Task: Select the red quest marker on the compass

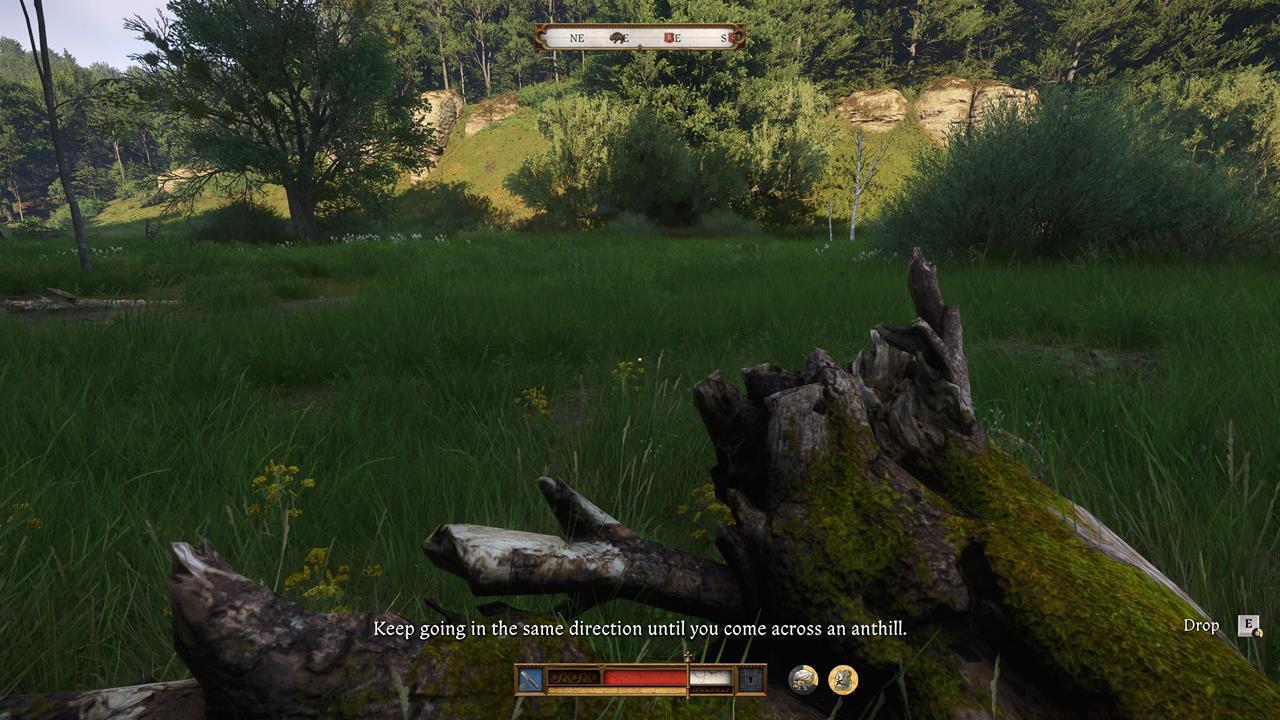Action: (x=667, y=38)
